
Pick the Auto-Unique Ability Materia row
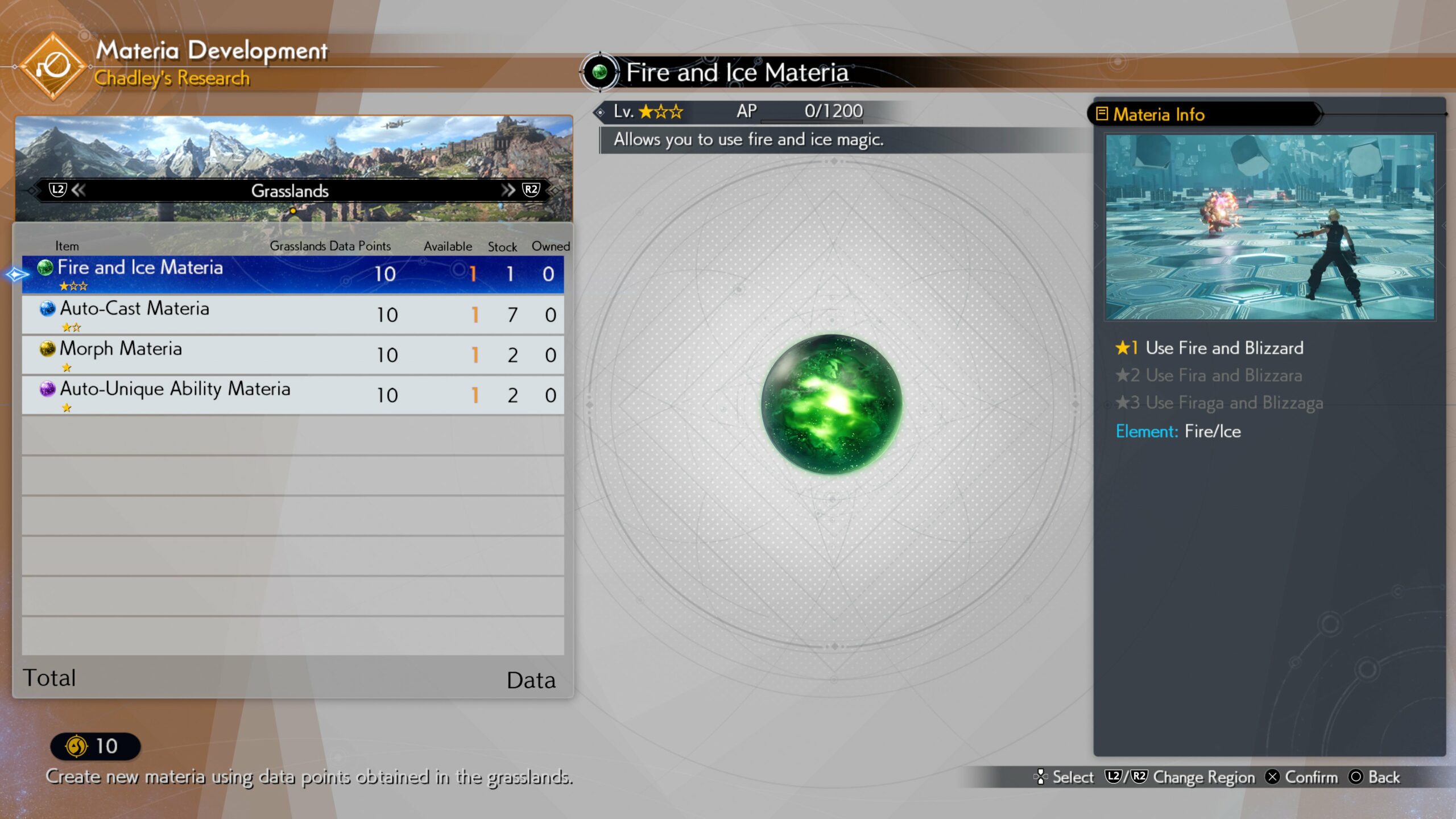tap(293, 395)
